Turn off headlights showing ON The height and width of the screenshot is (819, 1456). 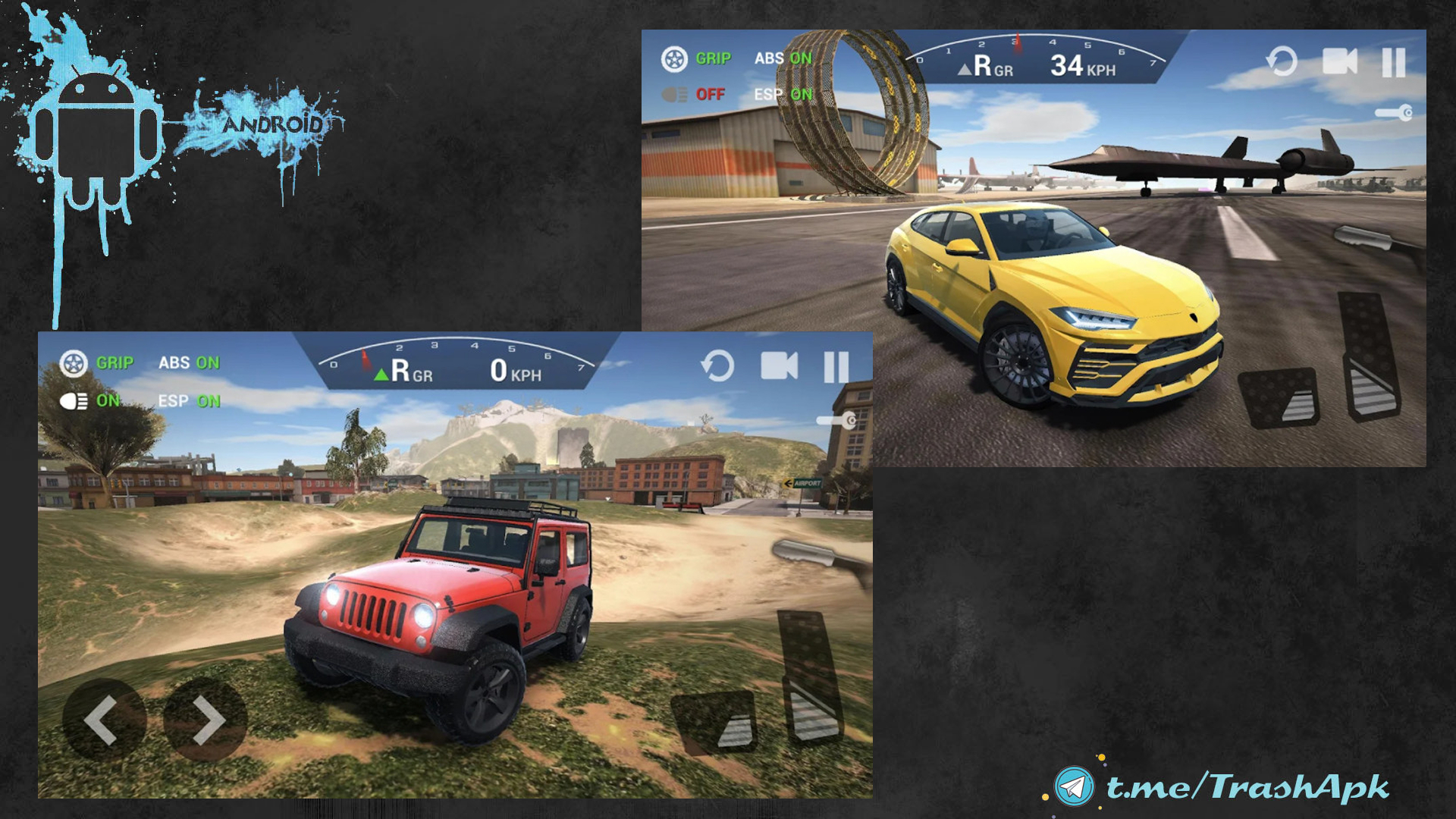point(89,400)
